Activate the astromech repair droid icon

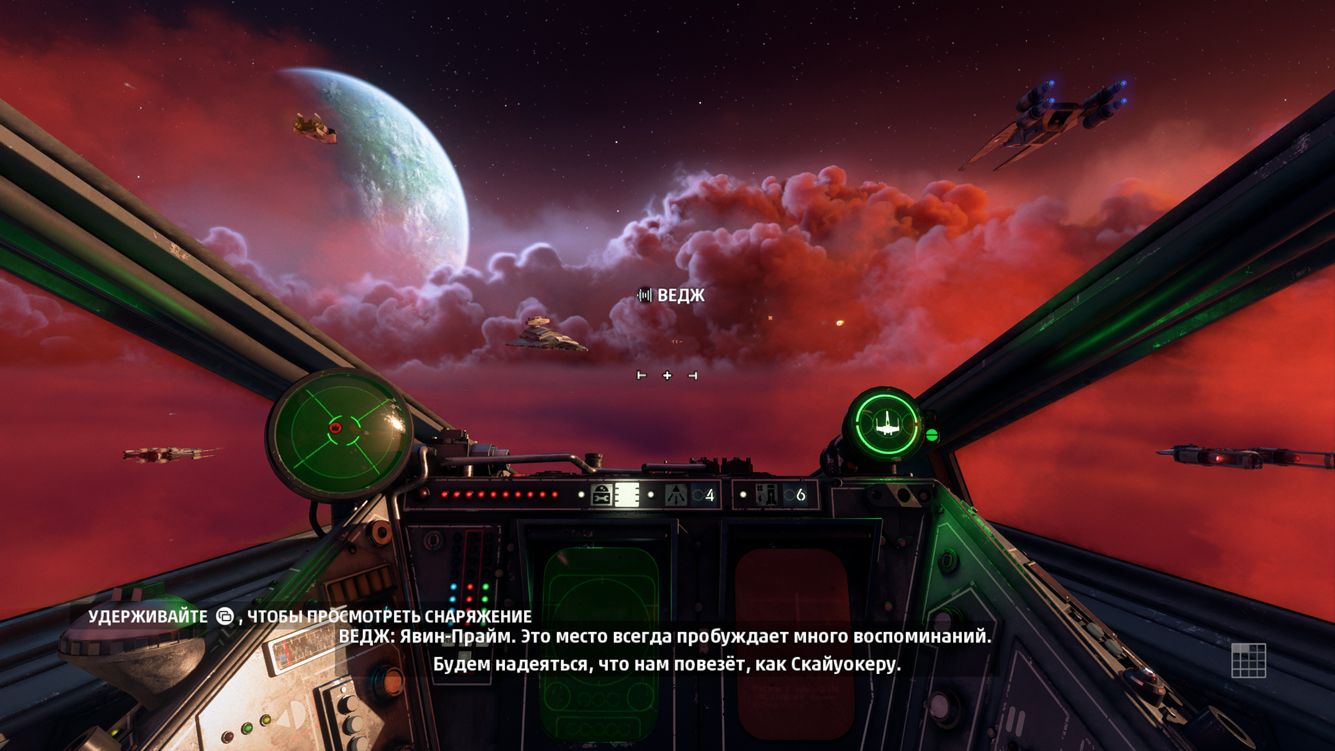pos(602,494)
